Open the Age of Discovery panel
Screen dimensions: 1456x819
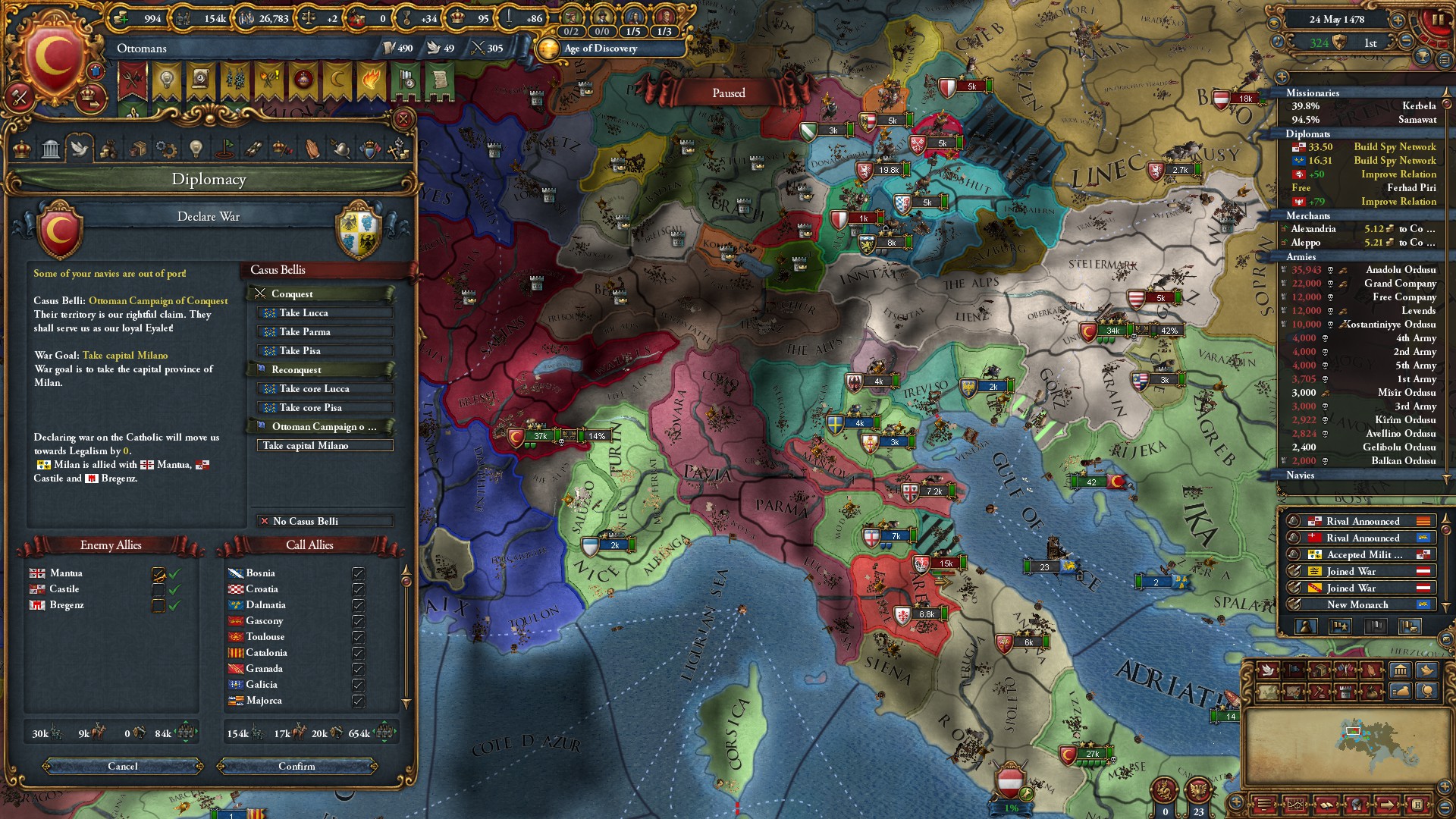tap(601, 49)
